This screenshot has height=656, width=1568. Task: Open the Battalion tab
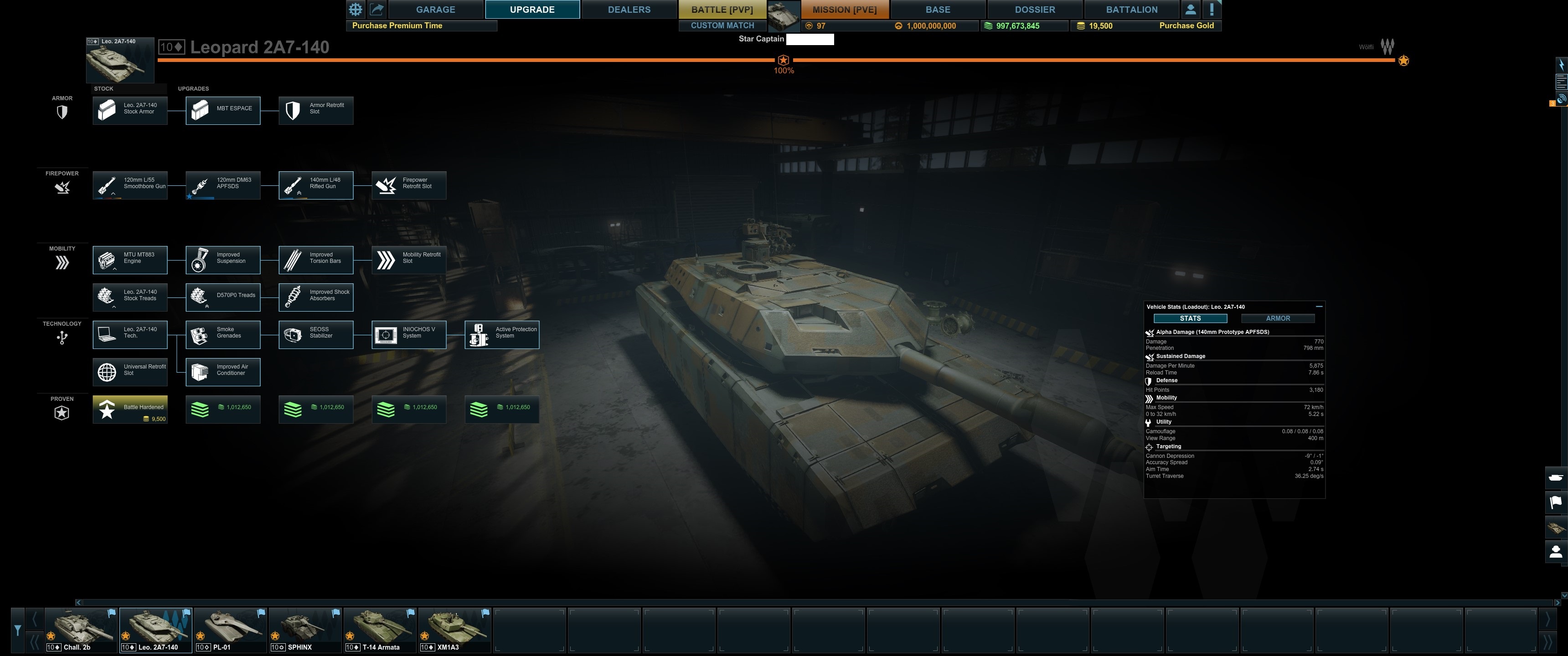(x=1132, y=10)
